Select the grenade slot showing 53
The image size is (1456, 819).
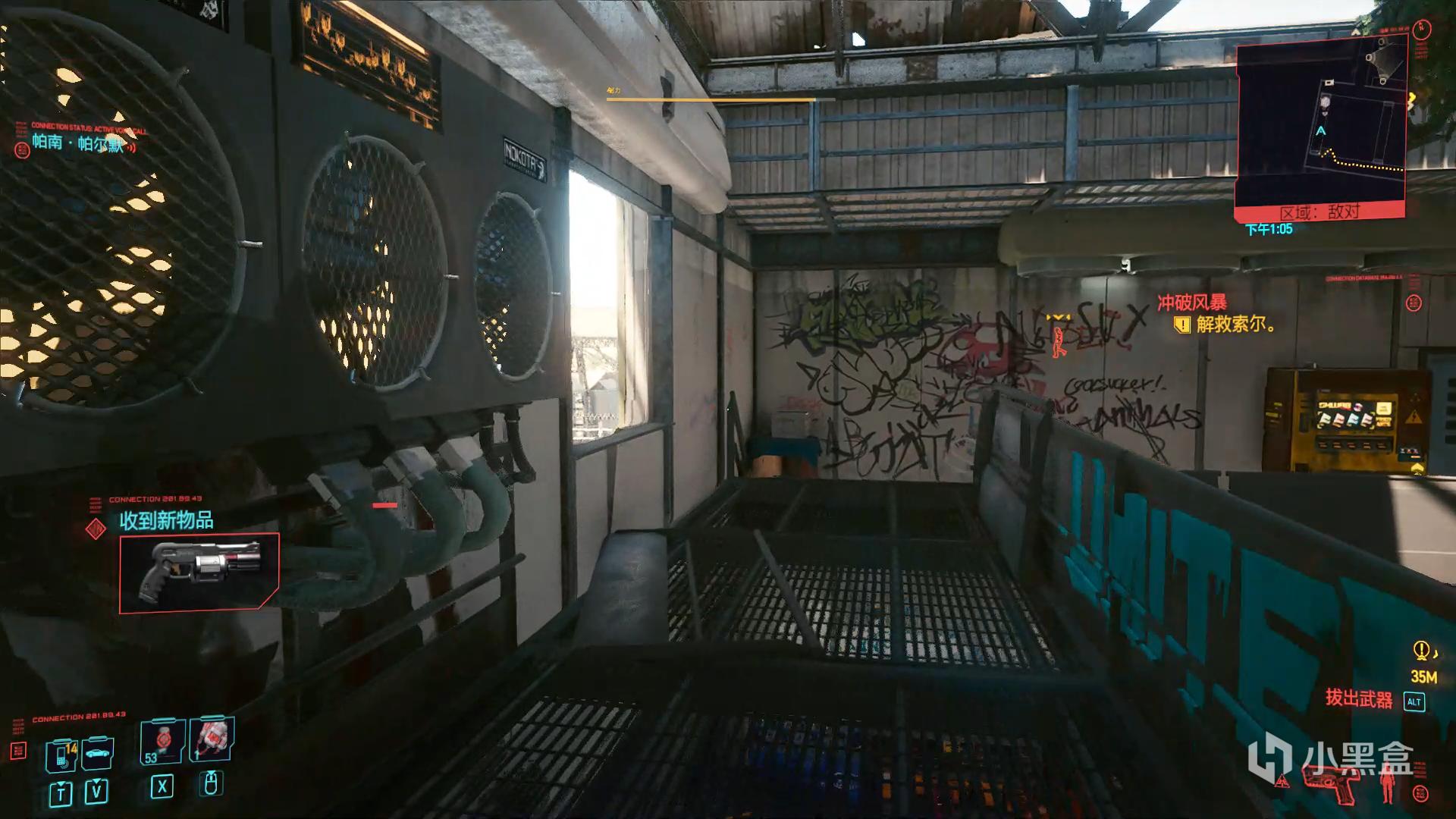coord(162,741)
